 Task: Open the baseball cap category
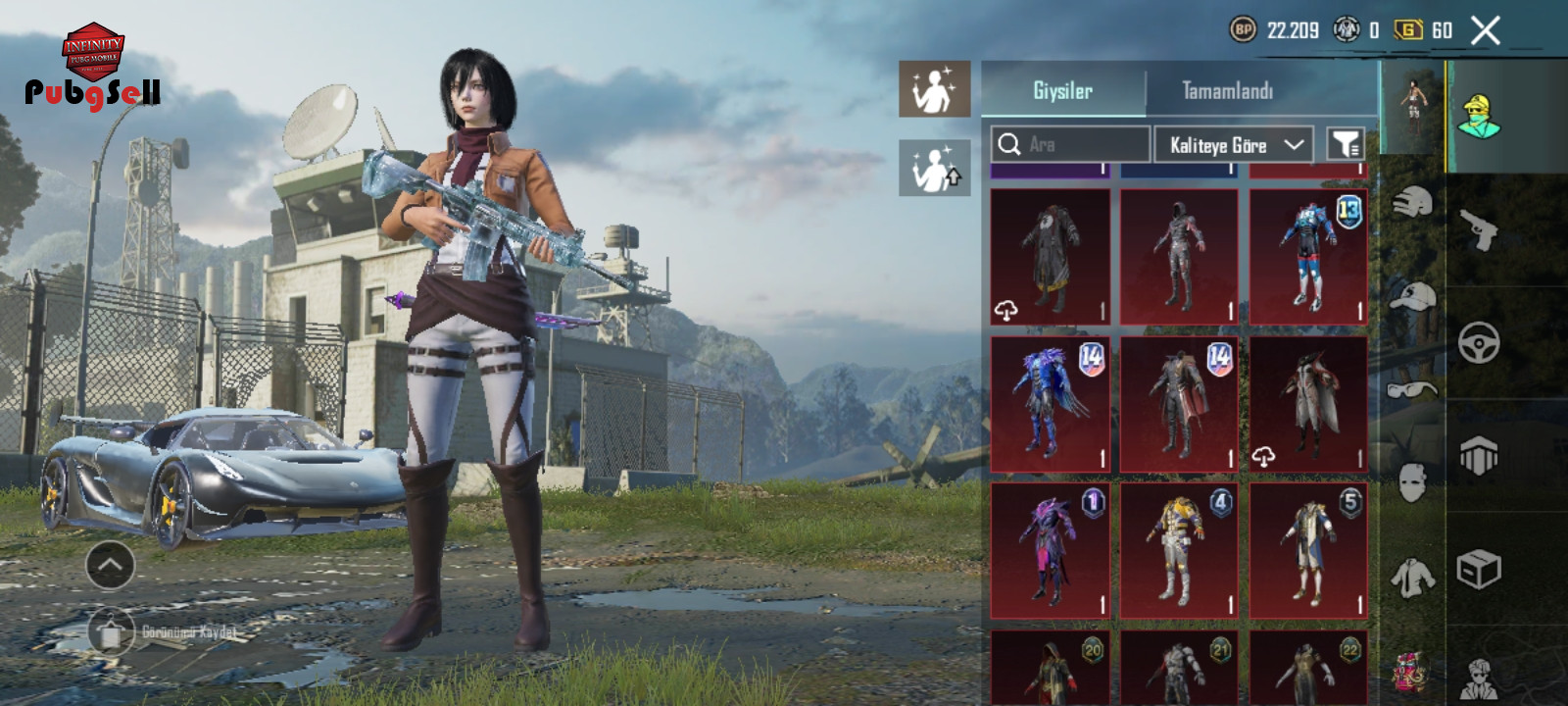point(1412,295)
